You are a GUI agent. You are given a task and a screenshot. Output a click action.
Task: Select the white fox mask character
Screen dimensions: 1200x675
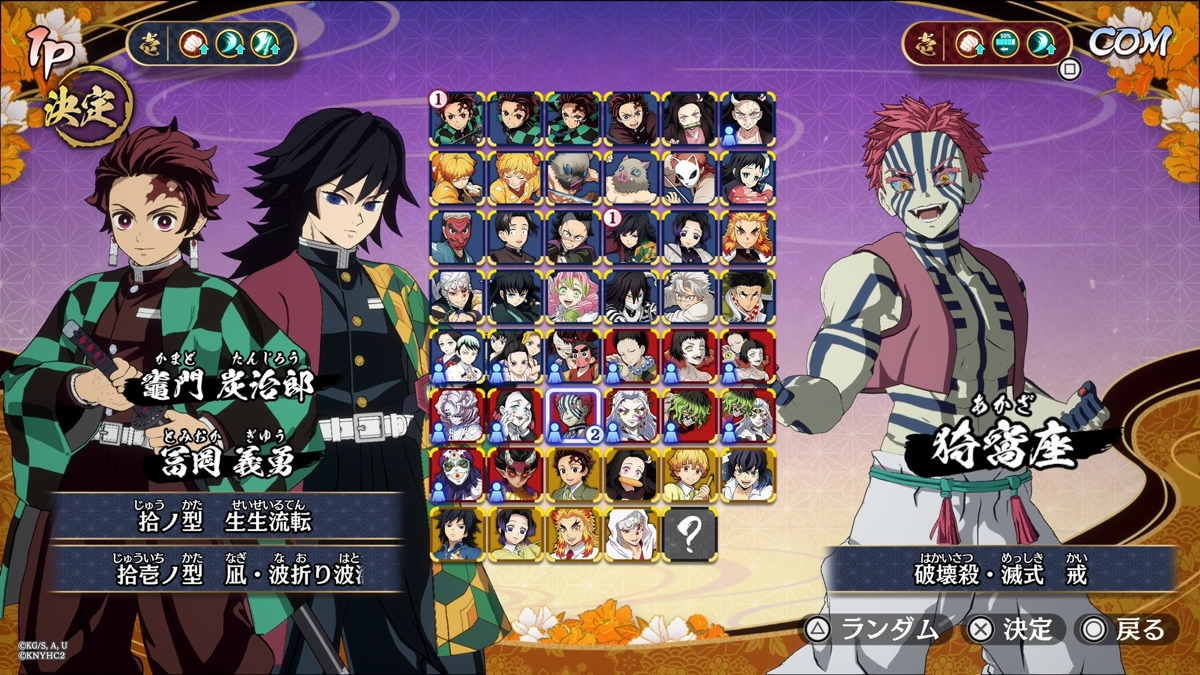(690, 178)
